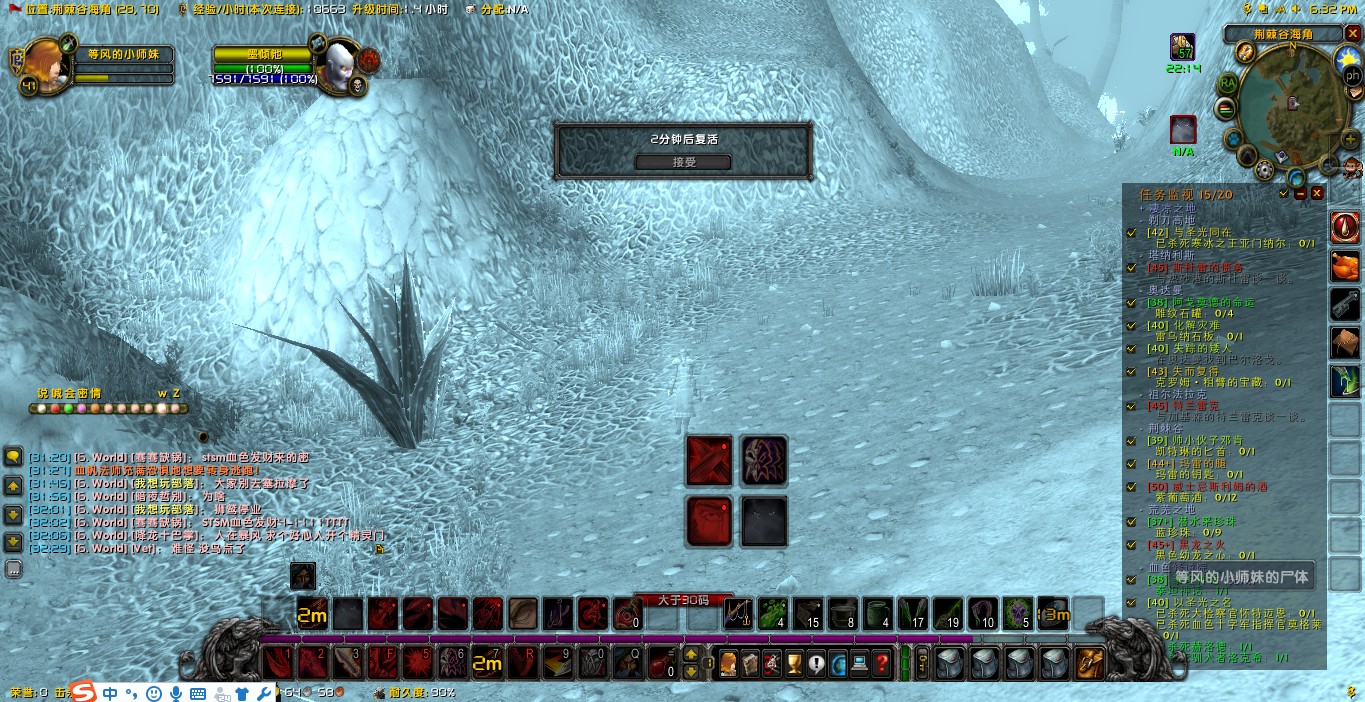Open the red question mark help button

(x=881, y=663)
